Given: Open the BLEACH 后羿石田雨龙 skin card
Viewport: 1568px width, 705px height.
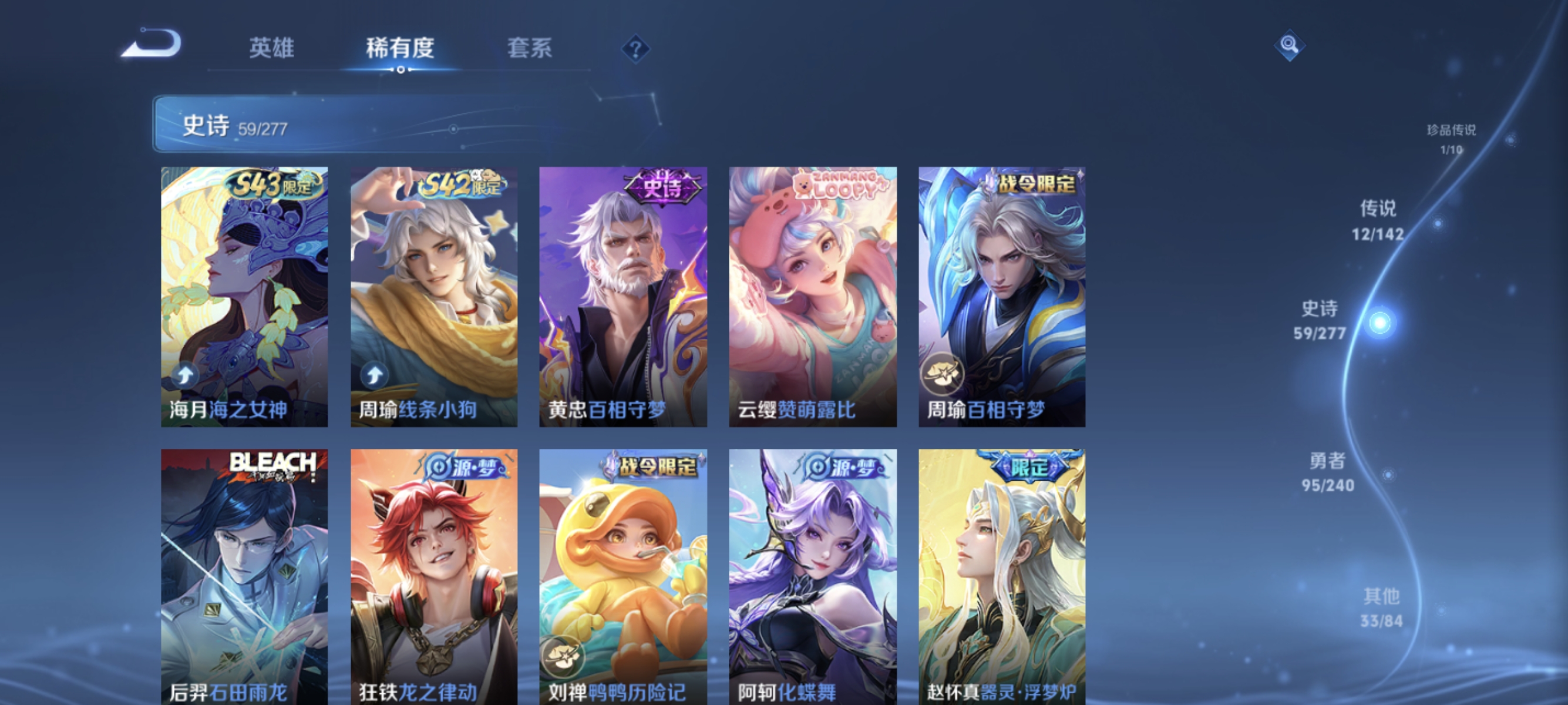Looking at the screenshot, I should click(x=244, y=572).
